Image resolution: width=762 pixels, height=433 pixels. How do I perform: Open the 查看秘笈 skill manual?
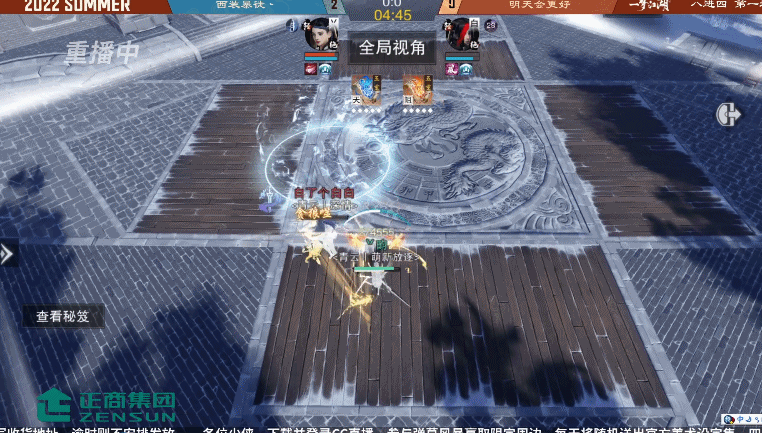(x=62, y=316)
